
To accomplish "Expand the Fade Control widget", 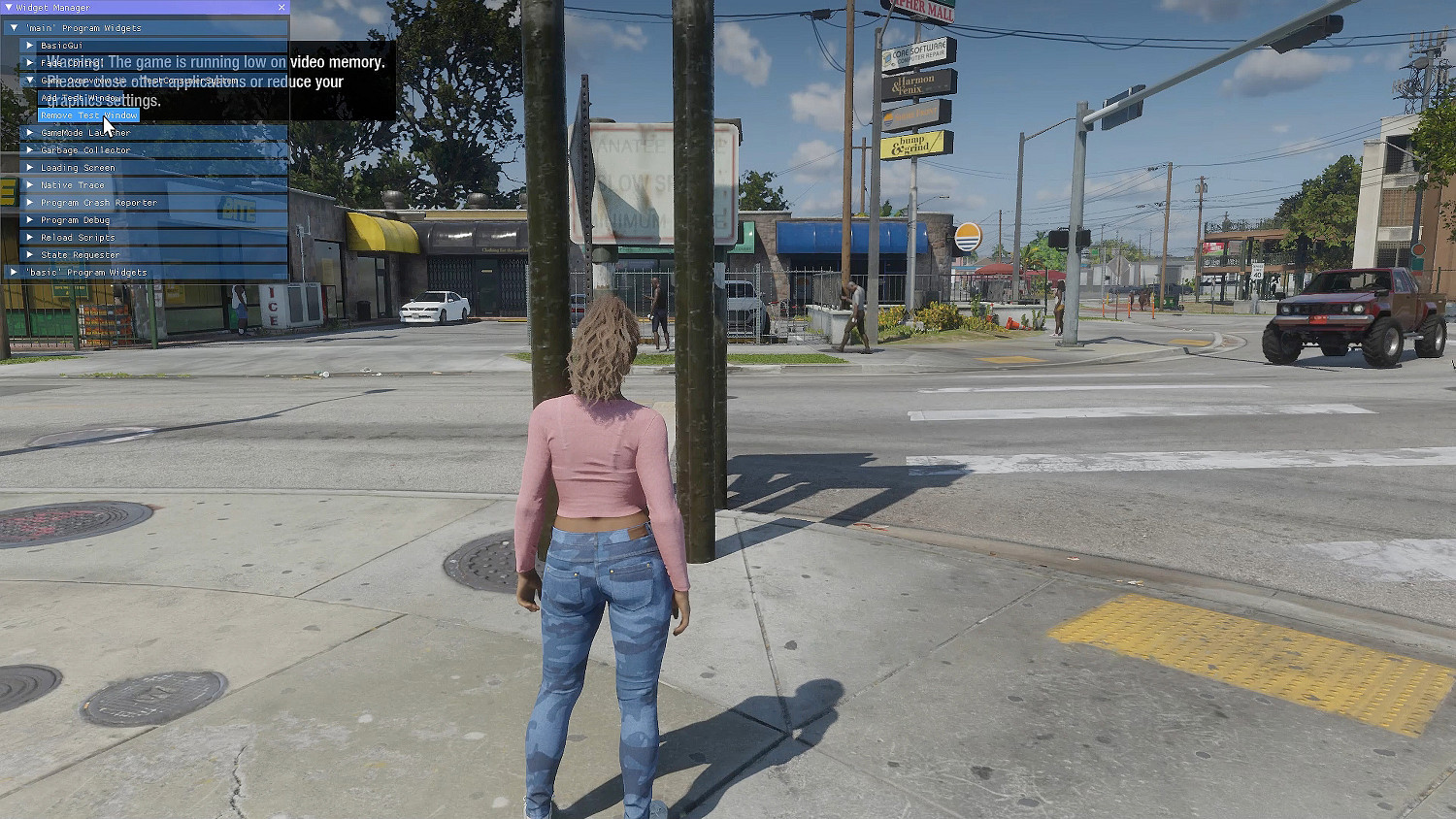I will pos(29,62).
